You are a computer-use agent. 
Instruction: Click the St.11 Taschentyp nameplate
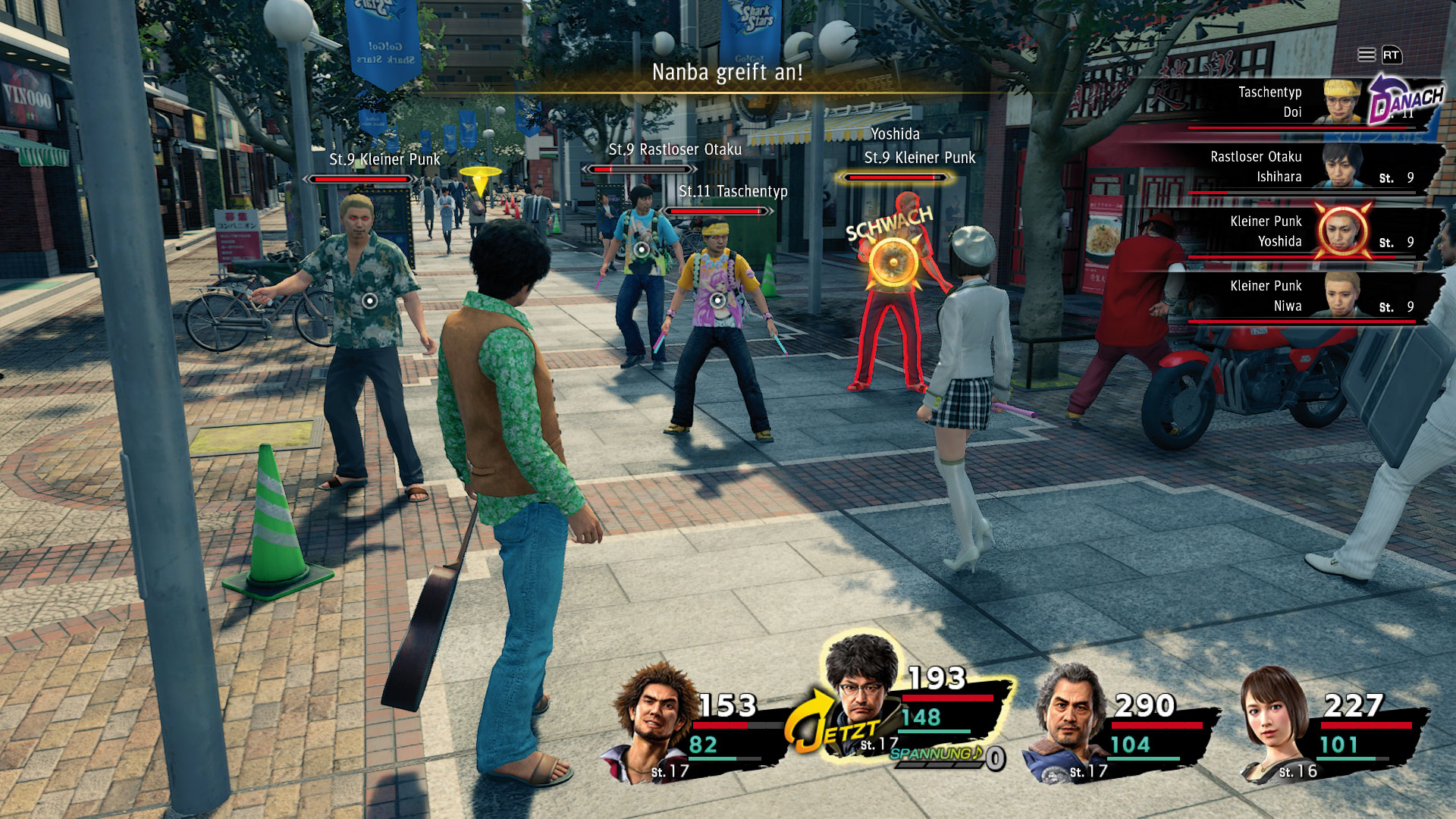[733, 192]
